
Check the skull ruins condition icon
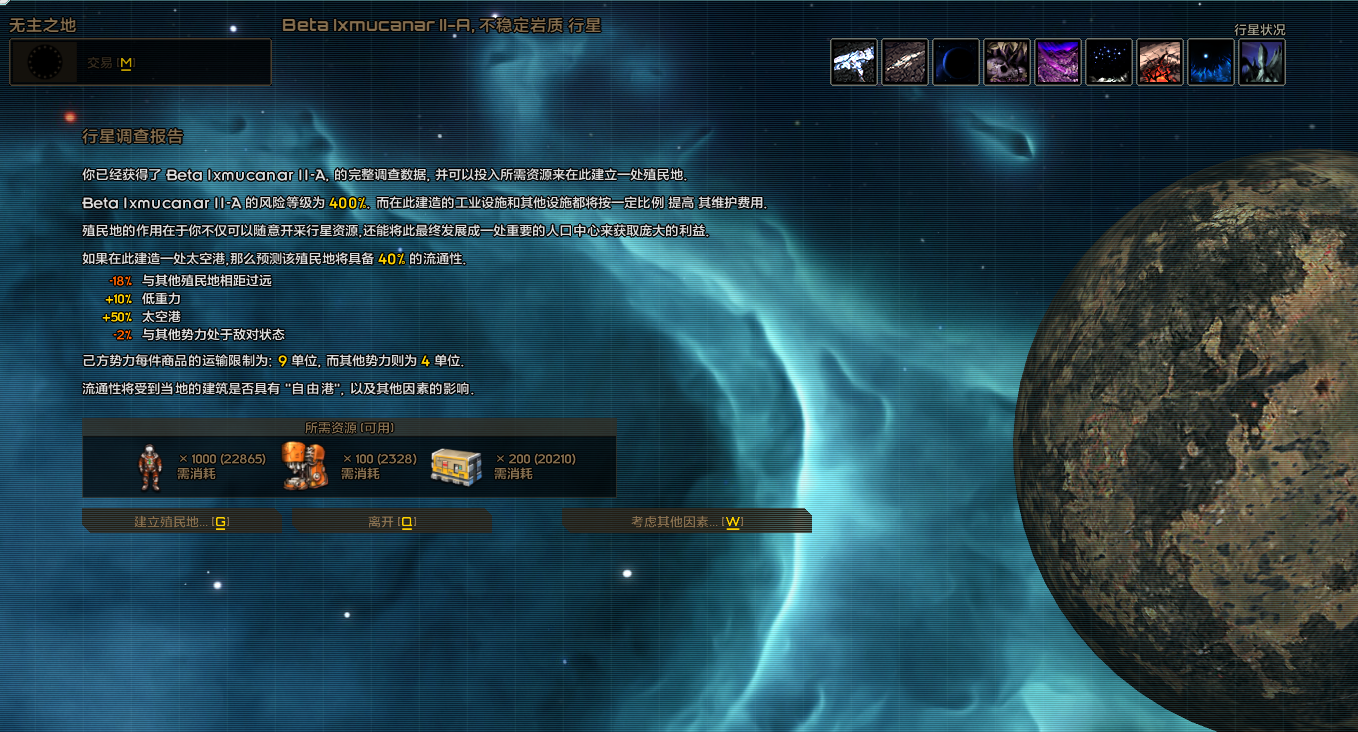(x=1007, y=62)
